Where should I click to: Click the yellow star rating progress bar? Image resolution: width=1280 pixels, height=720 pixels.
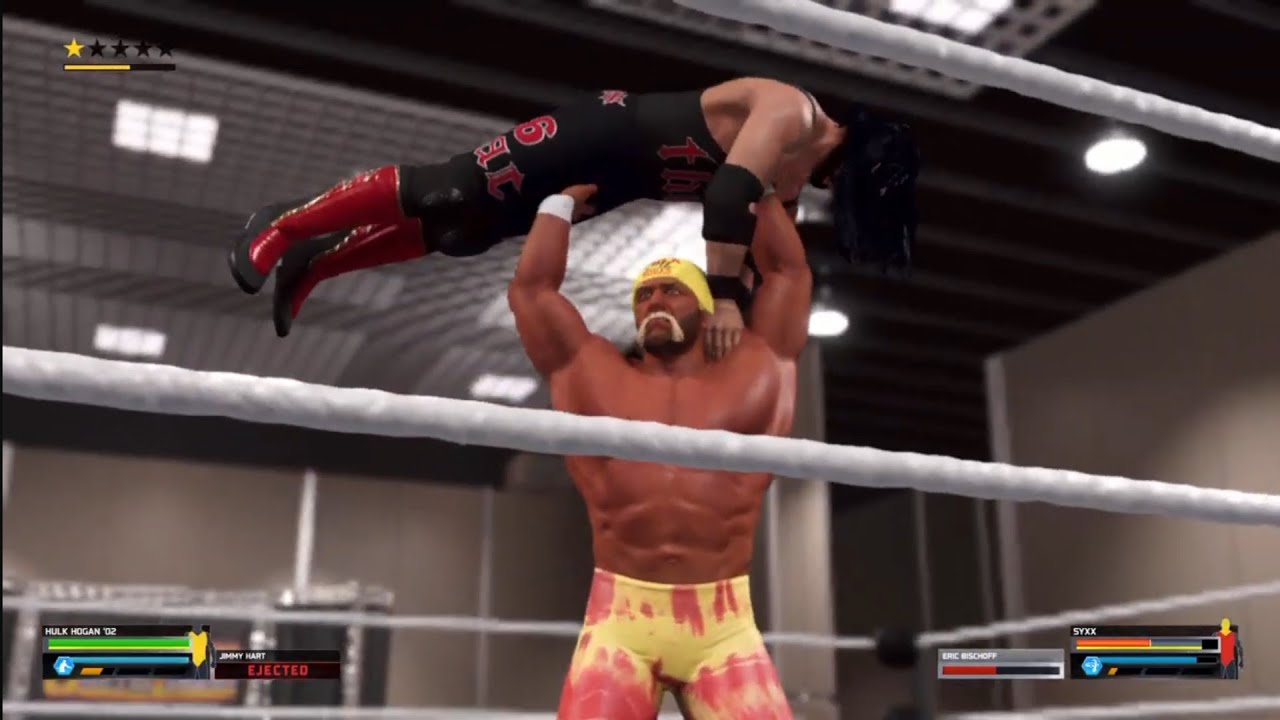point(120,67)
